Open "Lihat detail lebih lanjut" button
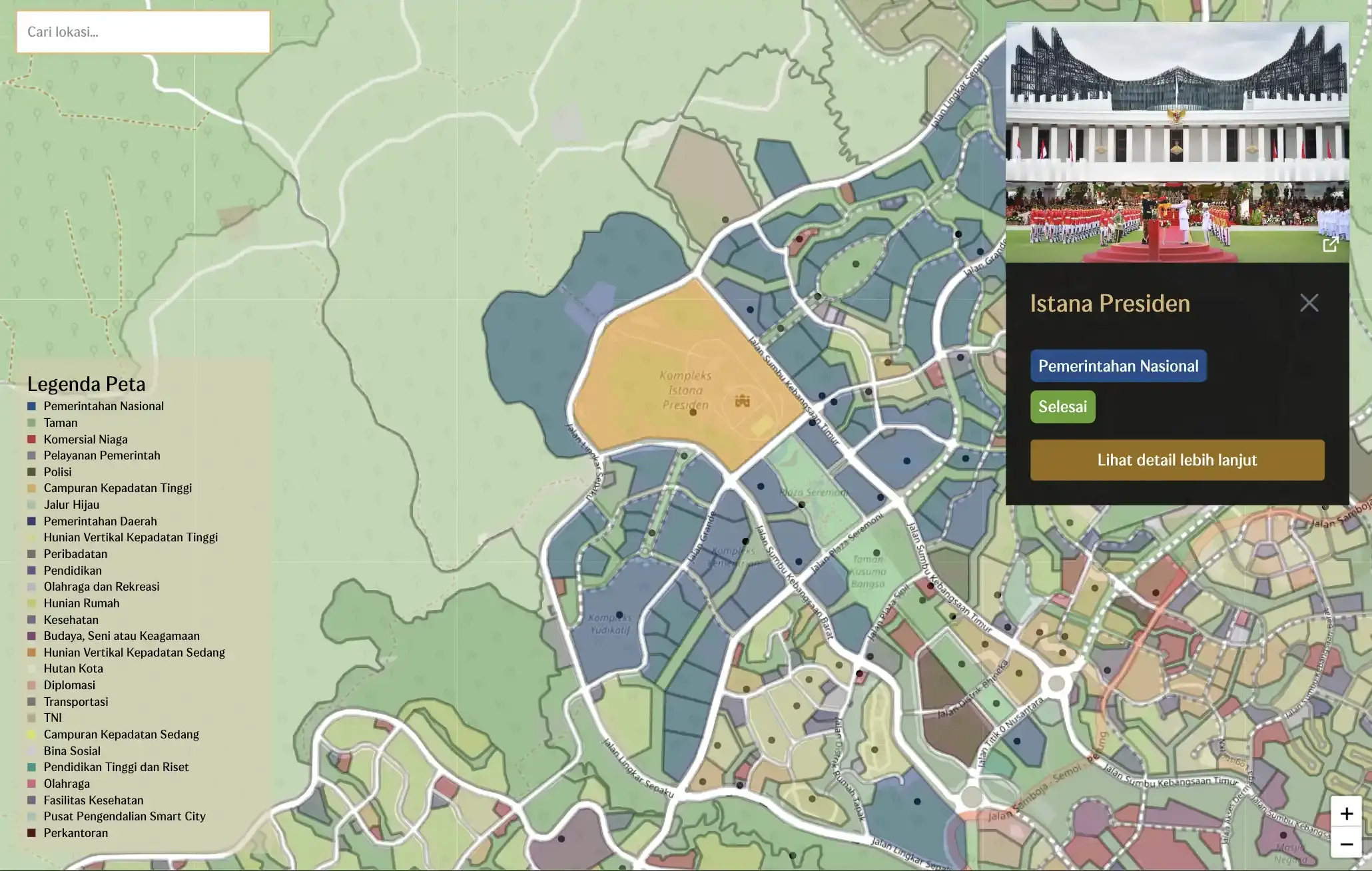The image size is (1372, 871). point(1177,460)
